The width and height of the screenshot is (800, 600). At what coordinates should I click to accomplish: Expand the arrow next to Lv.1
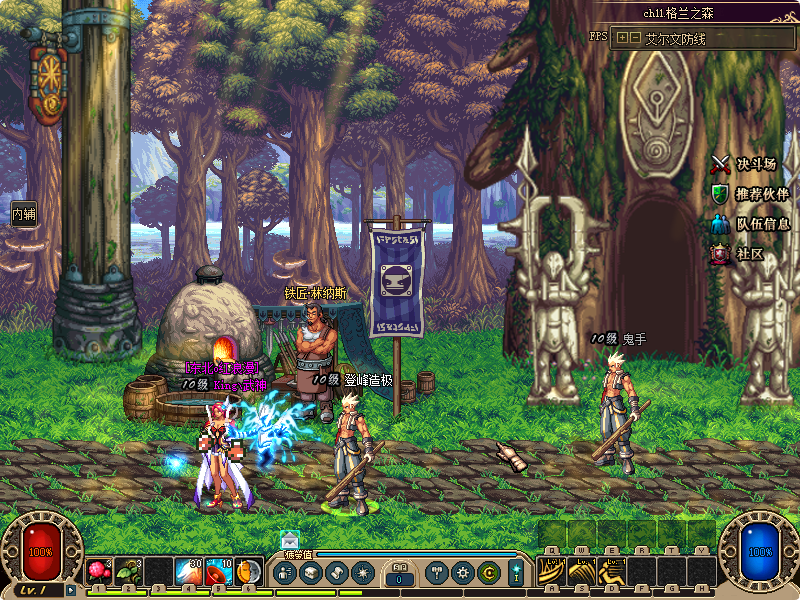pyautogui.click(x=71, y=590)
